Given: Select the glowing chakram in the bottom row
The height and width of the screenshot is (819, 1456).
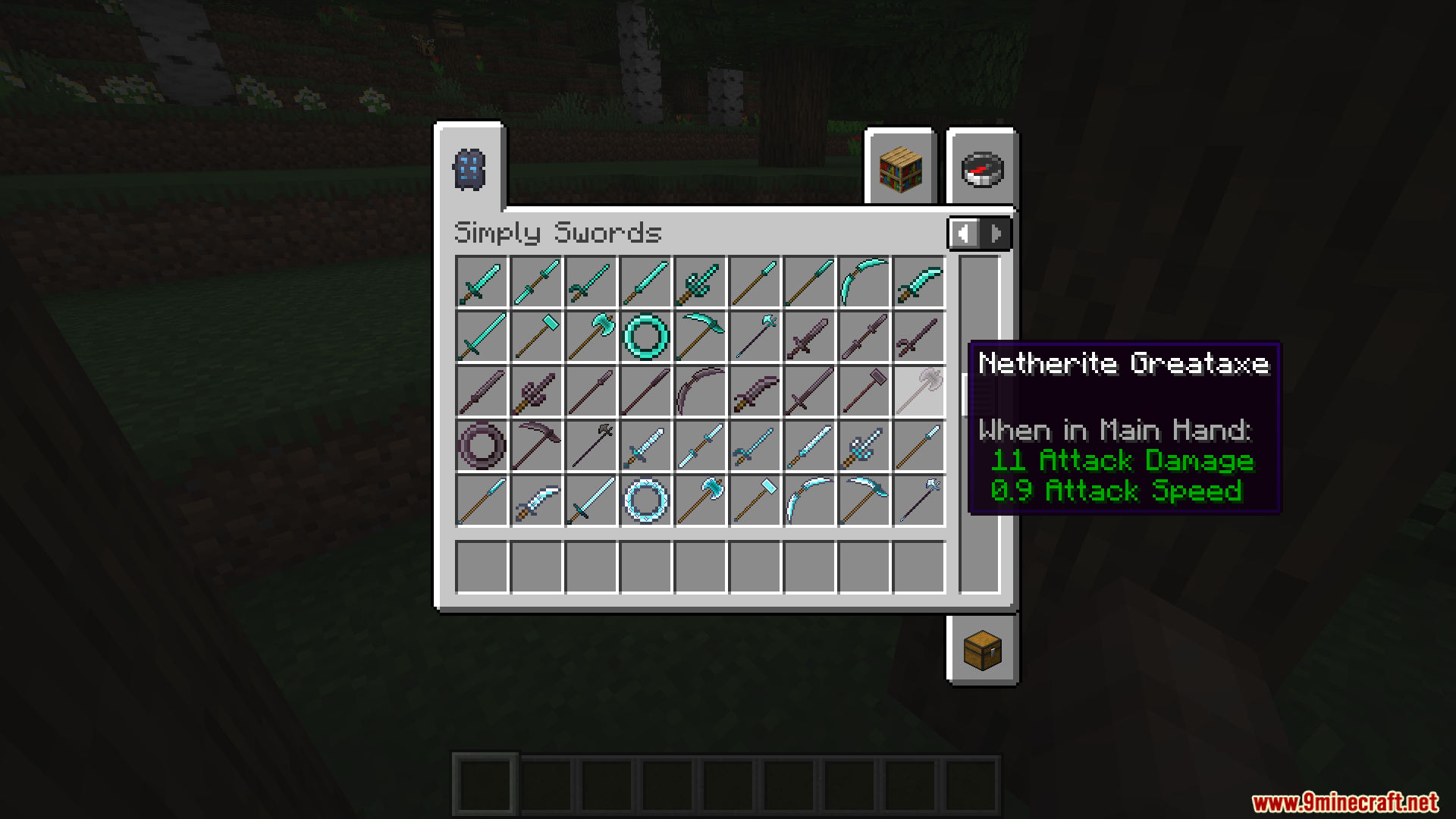Looking at the screenshot, I should tap(645, 500).
